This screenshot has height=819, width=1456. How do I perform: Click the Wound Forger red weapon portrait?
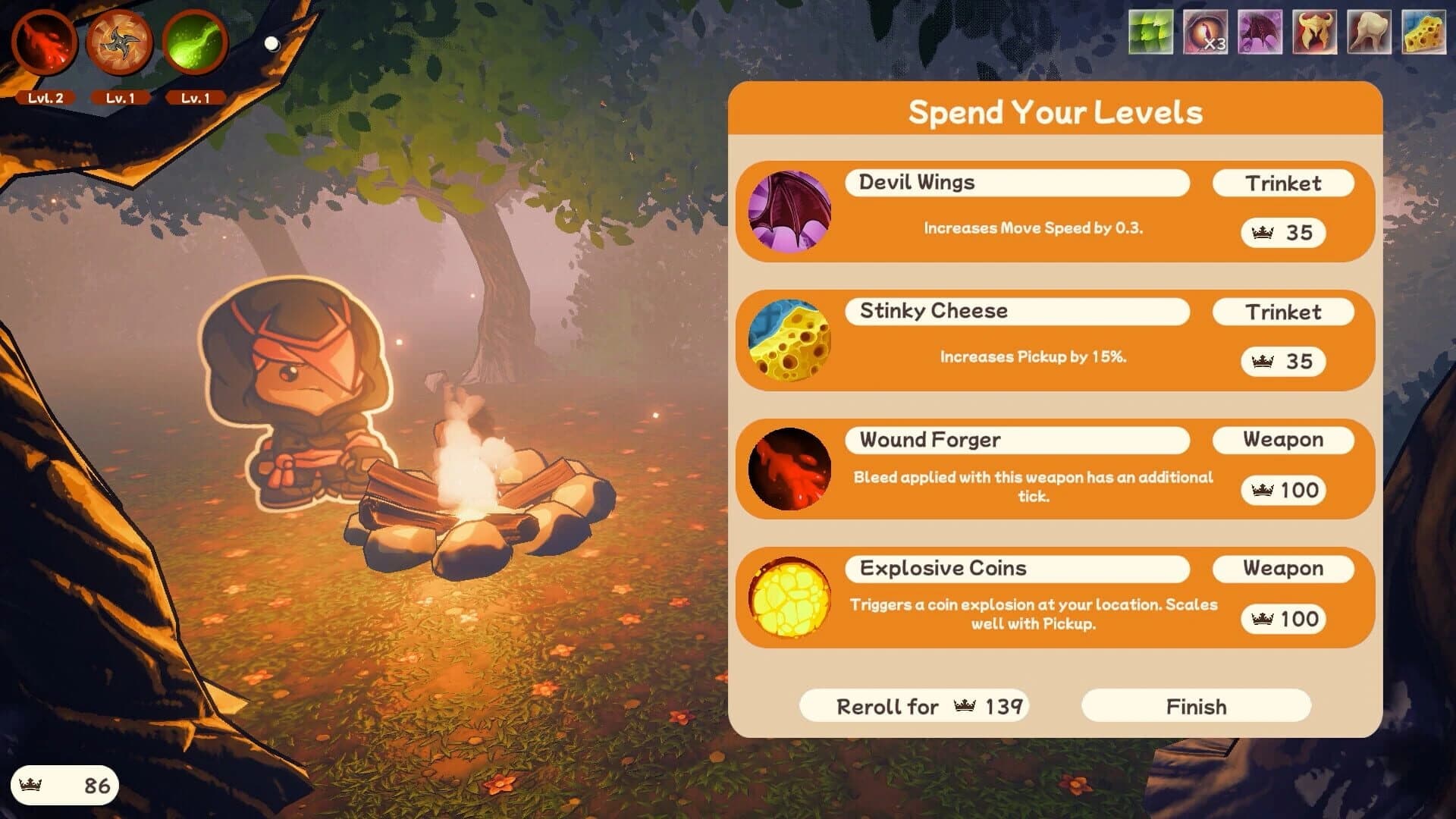coord(788,467)
